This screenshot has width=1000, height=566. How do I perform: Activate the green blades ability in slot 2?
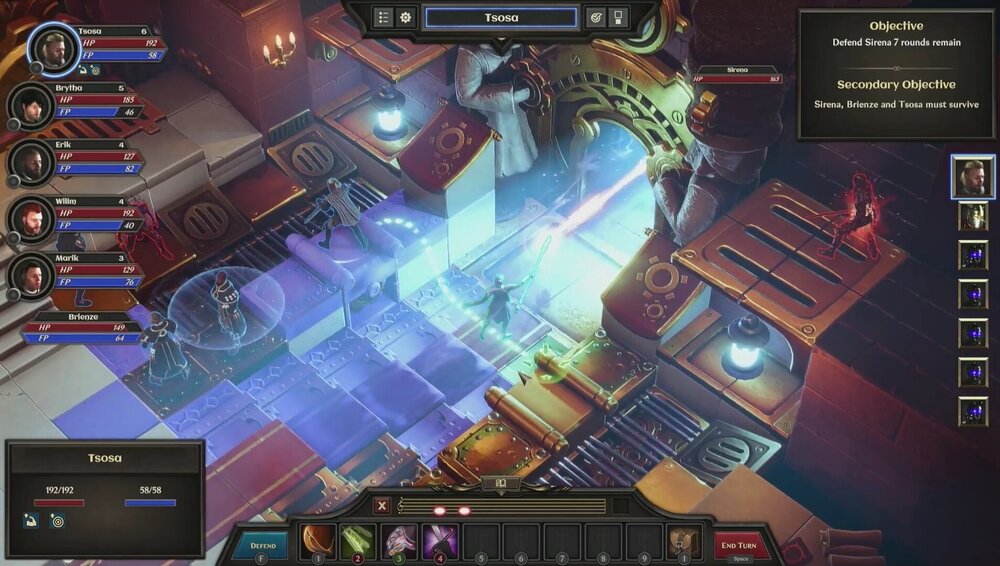(357, 541)
